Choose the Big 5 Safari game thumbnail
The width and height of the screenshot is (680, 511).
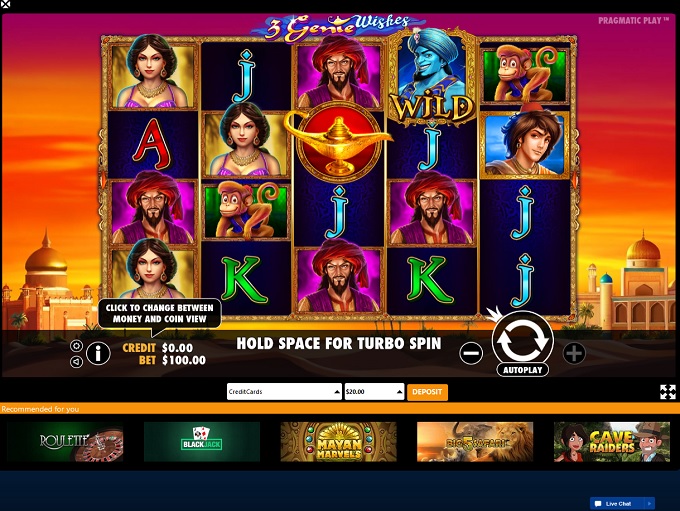click(x=475, y=441)
